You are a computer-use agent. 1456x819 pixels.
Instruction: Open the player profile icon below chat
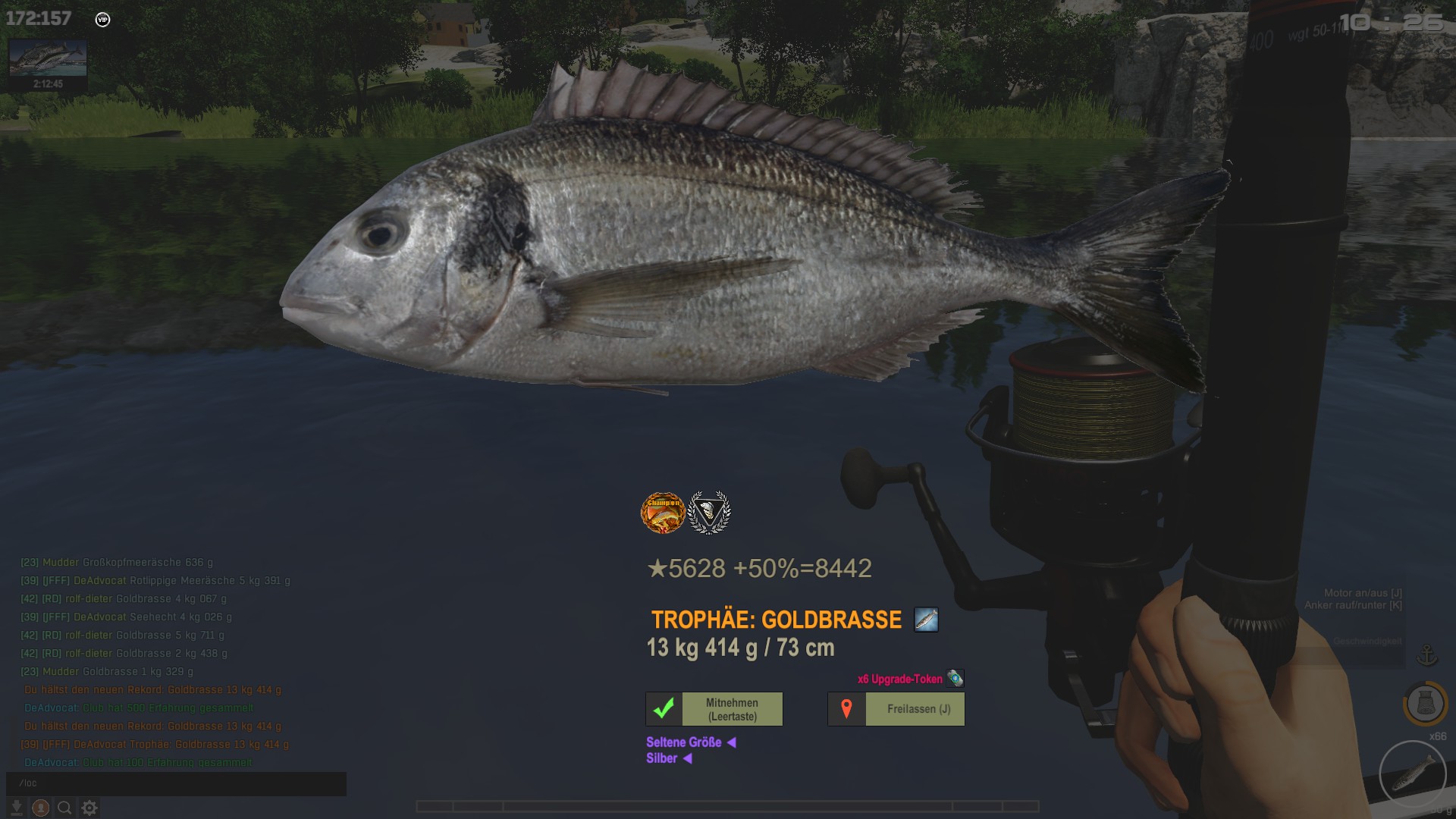tap(41, 808)
